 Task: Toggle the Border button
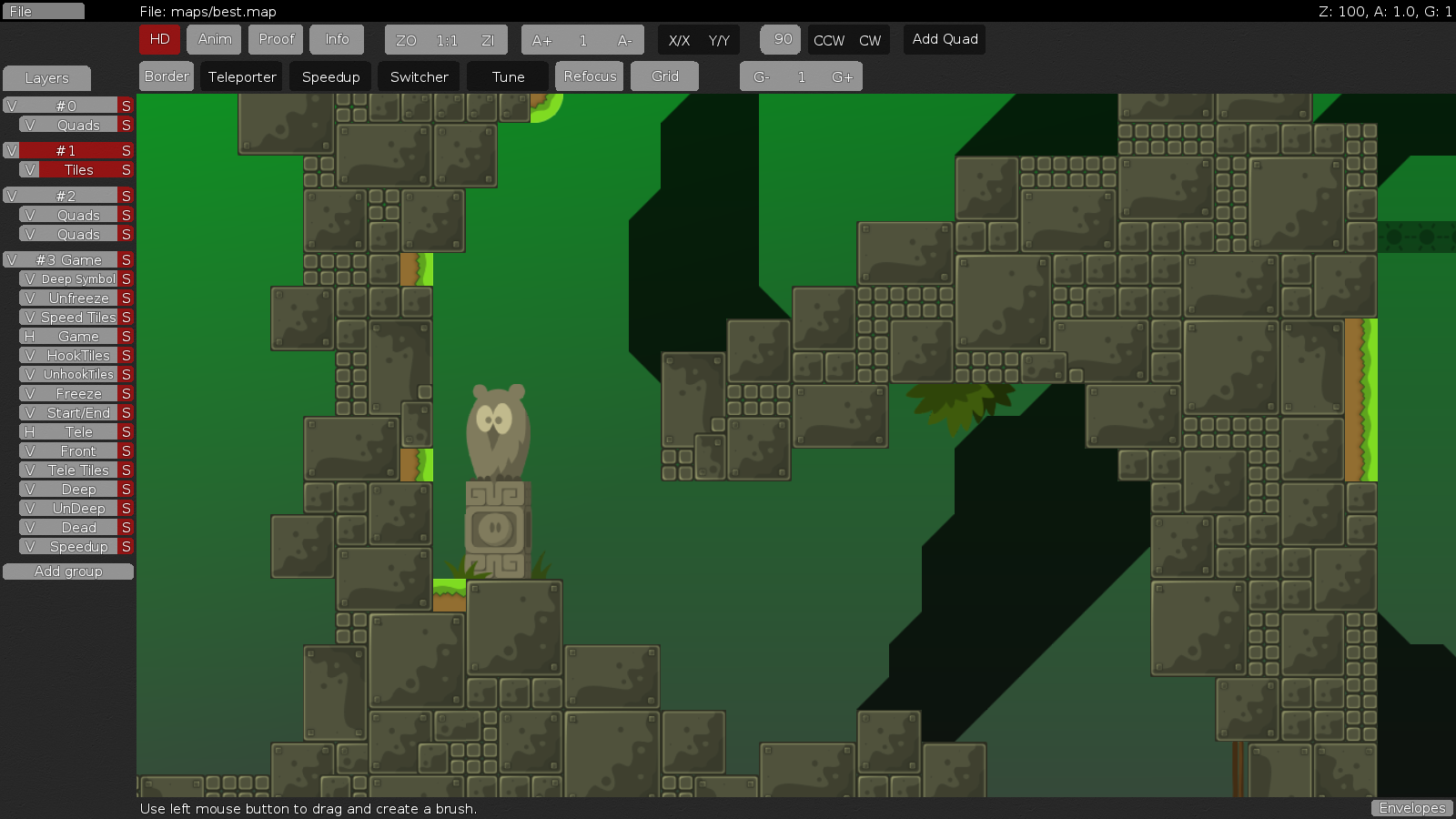167,76
